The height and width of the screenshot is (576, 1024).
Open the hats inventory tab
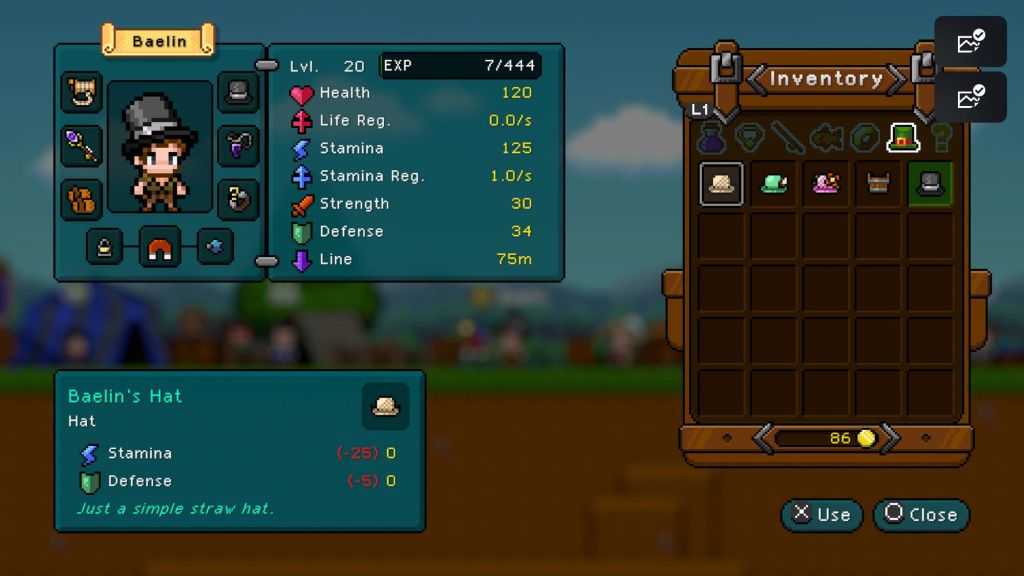[903, 138]
